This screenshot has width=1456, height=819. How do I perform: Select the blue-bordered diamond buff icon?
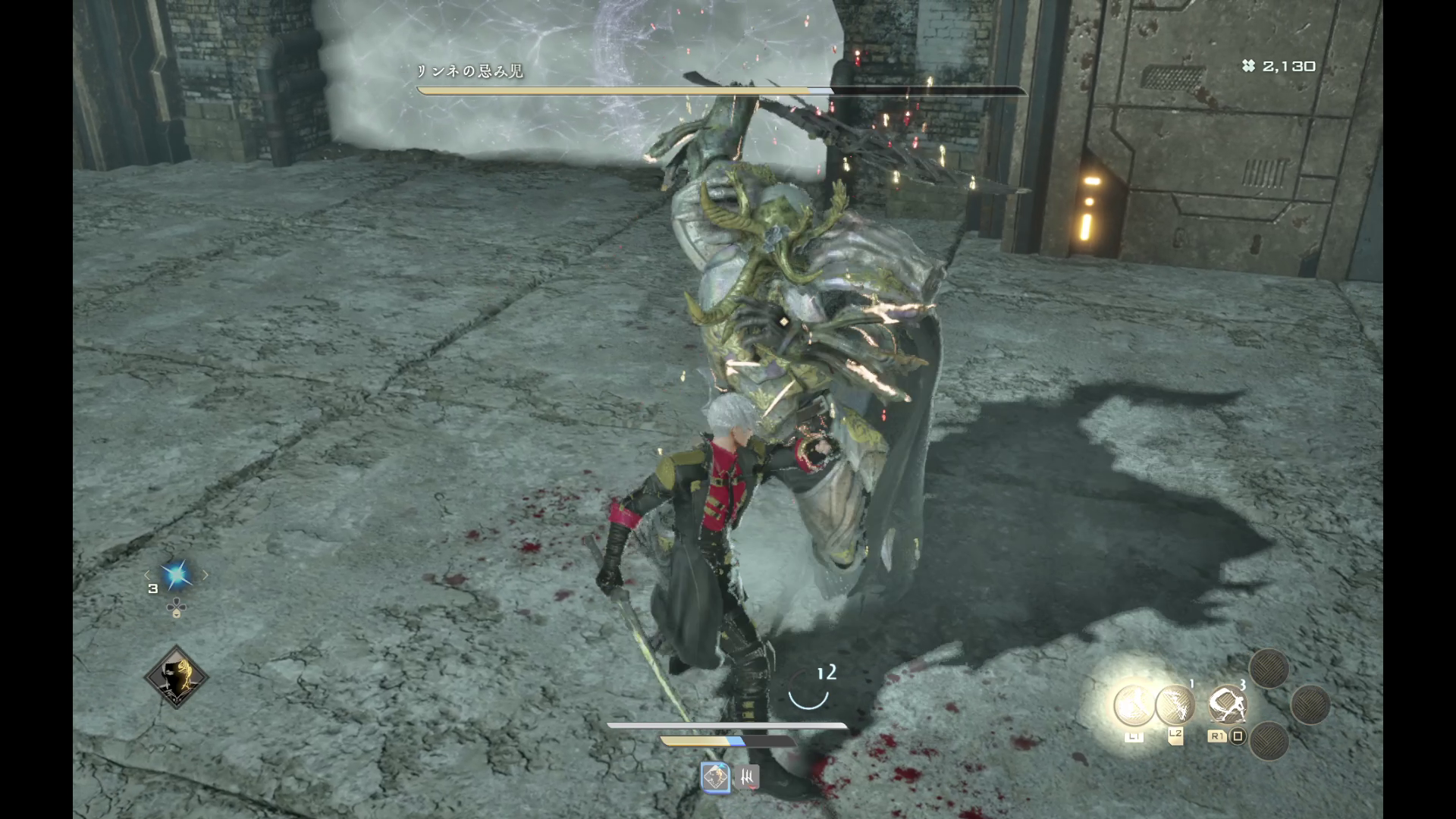(714, 777)
